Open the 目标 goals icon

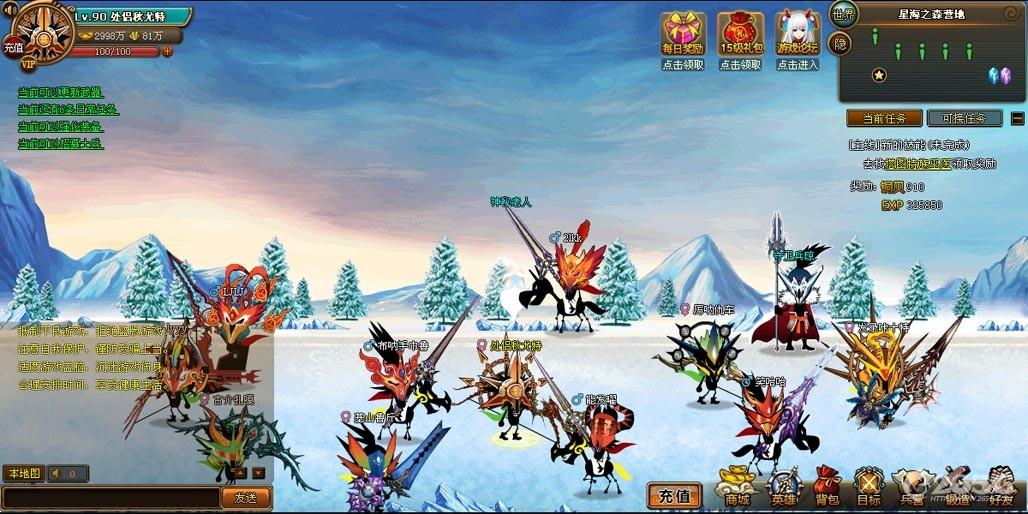click(868, 487)
